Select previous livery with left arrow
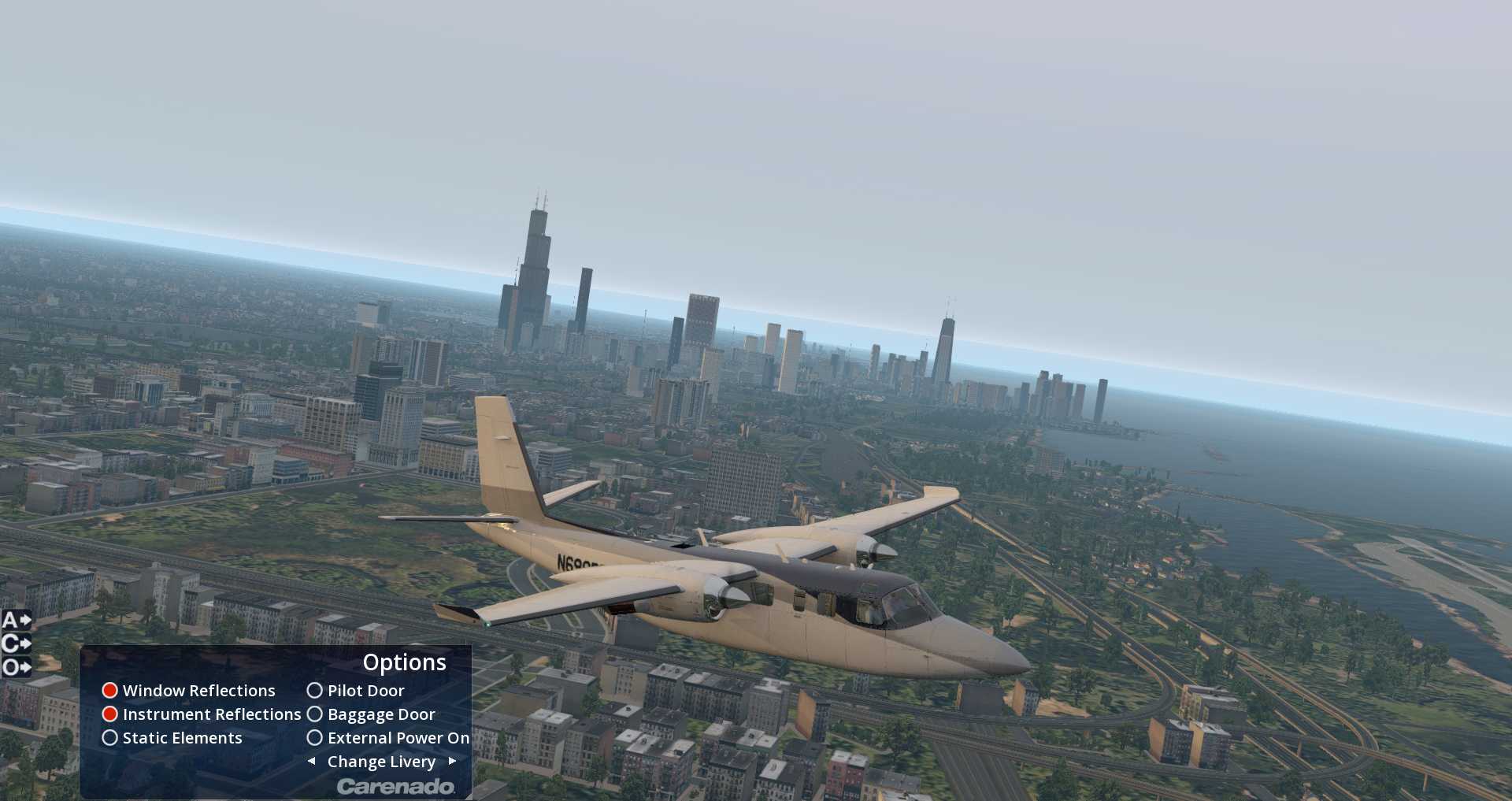This screenshot has height=801, width=1512. click(311, 761)
